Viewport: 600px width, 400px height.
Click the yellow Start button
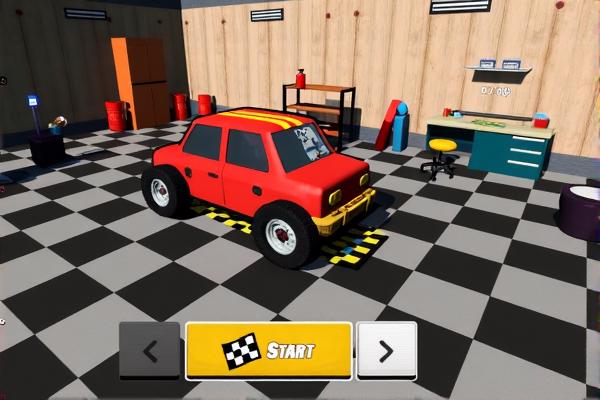click(268, 350)
